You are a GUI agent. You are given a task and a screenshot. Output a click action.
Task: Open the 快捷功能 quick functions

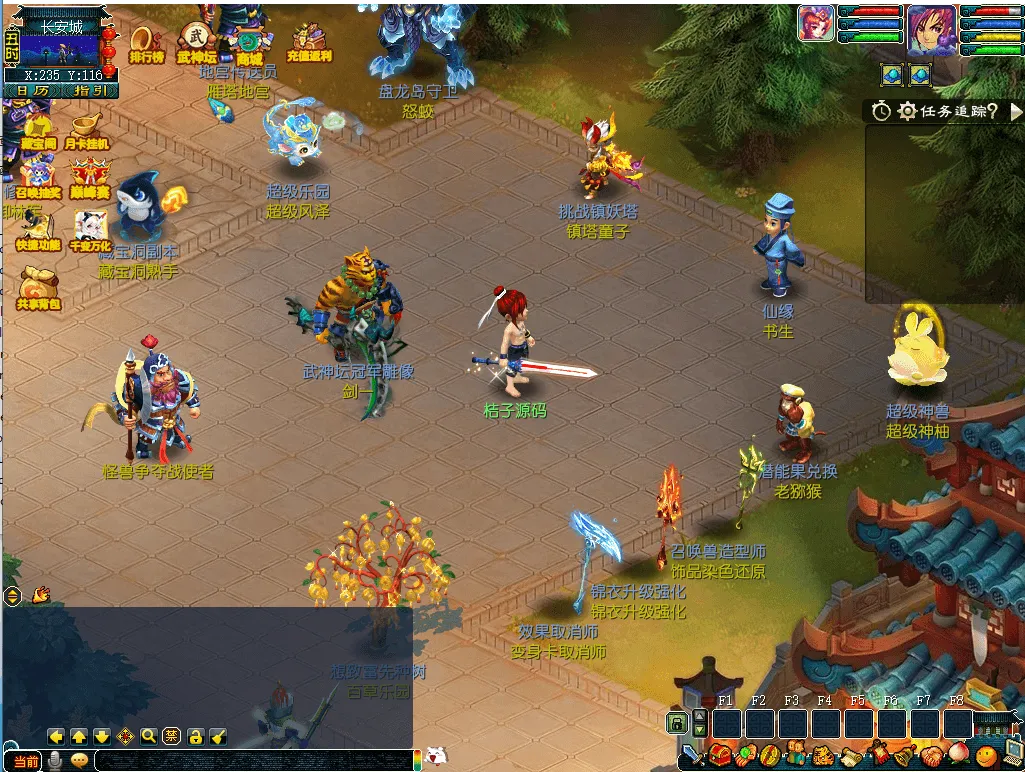tap(37, 232)
